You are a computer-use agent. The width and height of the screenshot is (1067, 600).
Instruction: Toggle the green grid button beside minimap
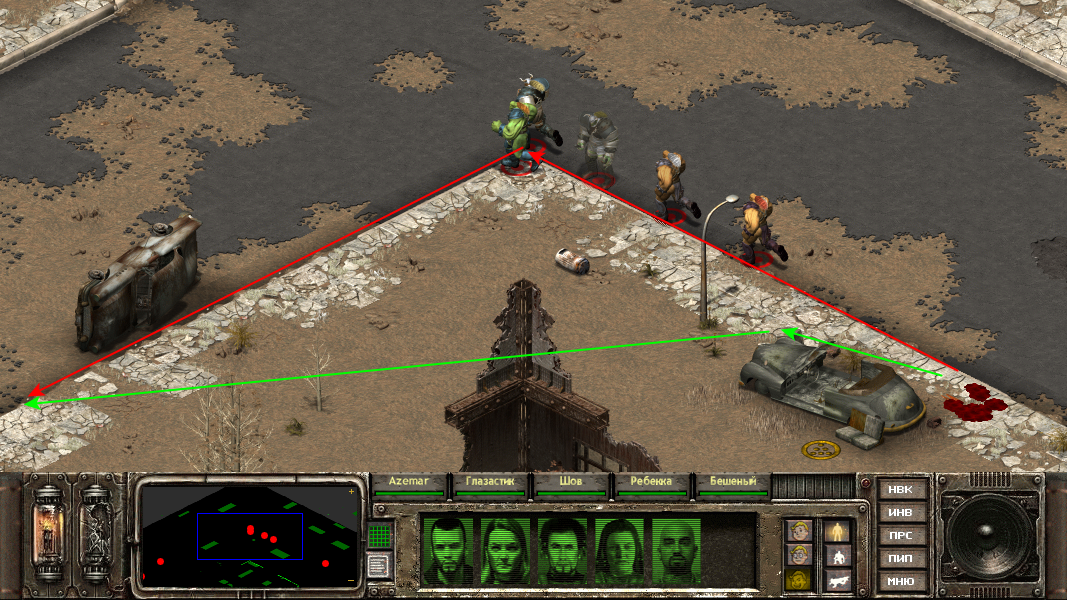[x=378, y=536]
